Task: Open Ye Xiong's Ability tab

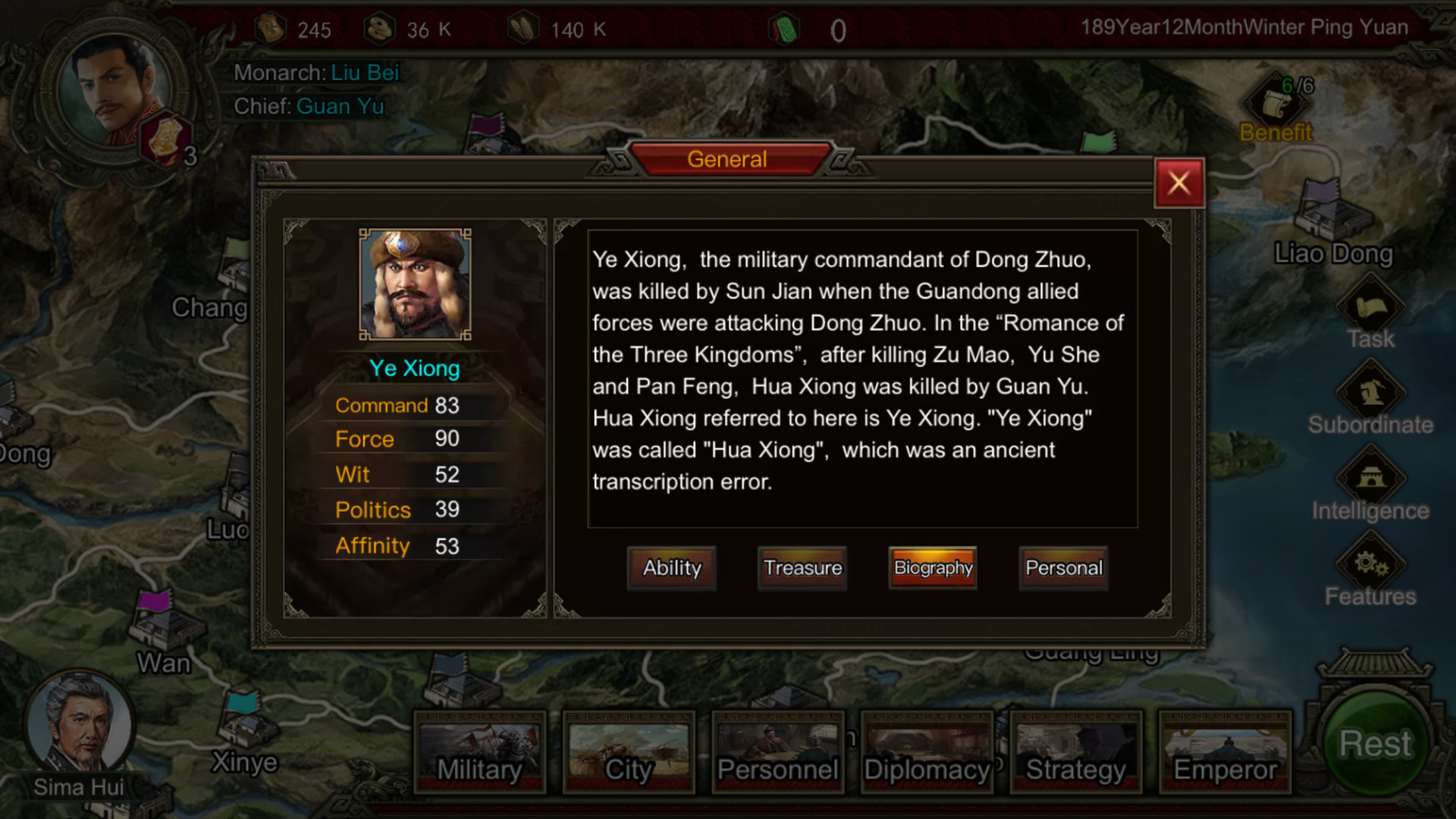Action: pos(671,568)
